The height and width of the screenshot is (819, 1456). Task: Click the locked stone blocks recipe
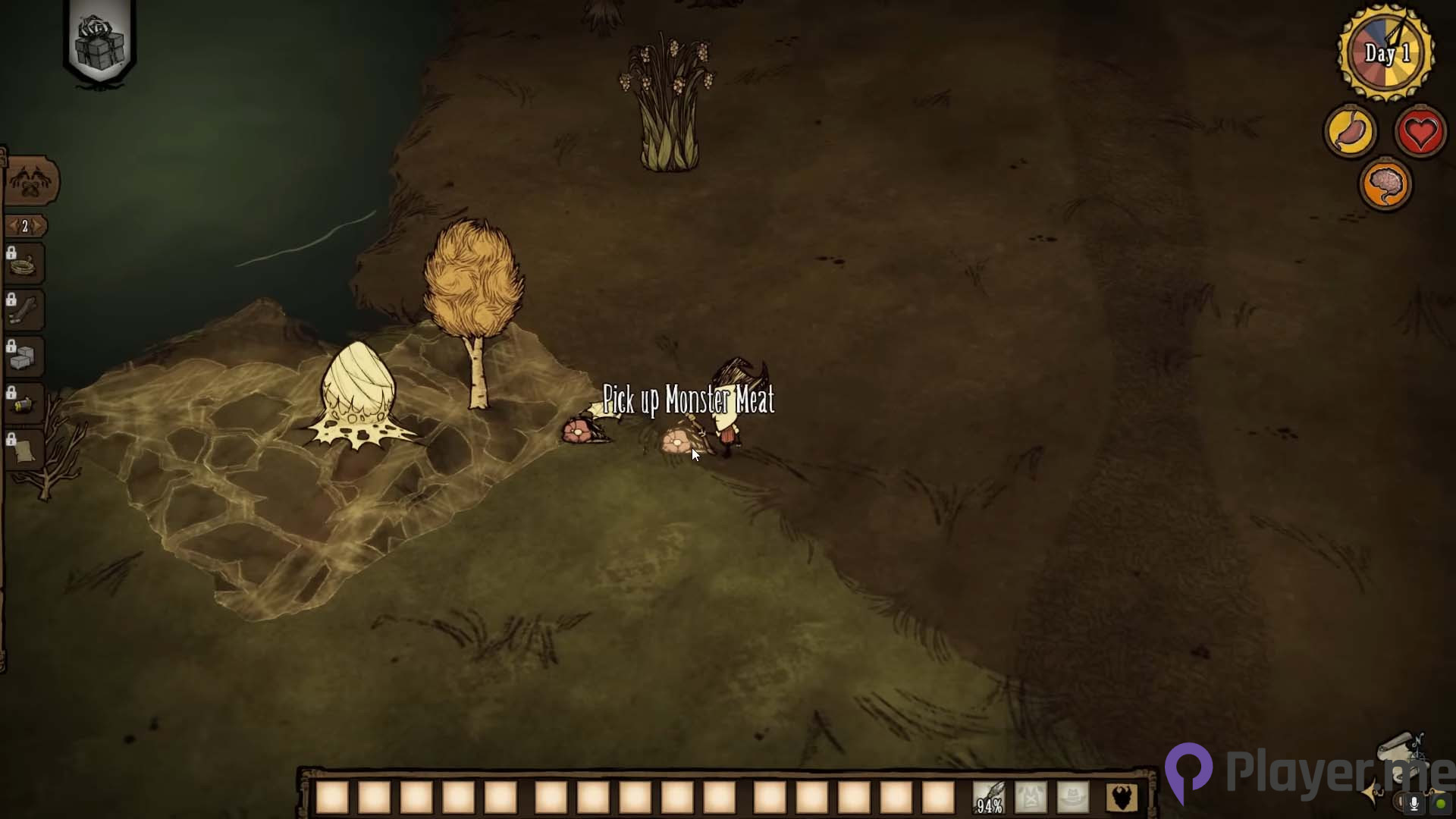(23, 353)
